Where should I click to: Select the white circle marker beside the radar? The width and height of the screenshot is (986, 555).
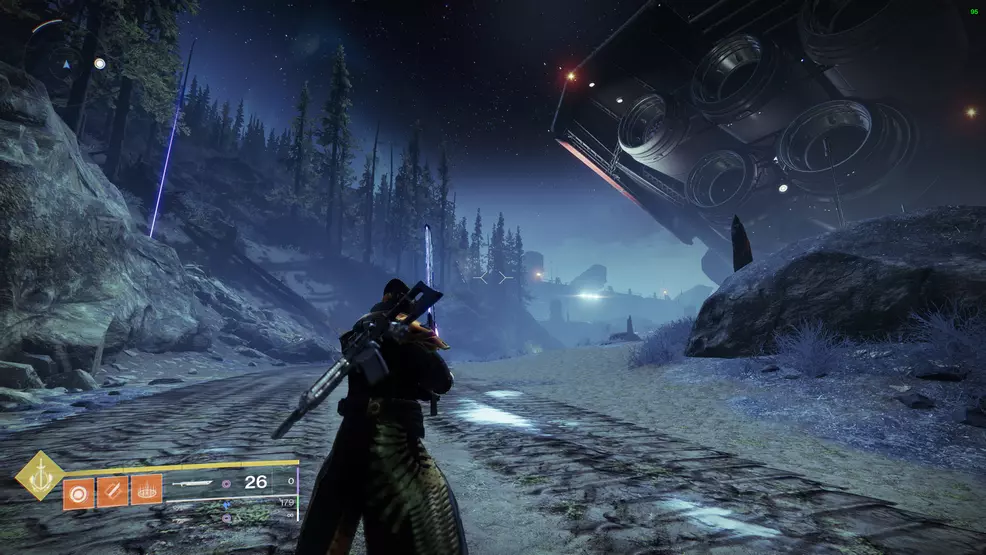99,63
